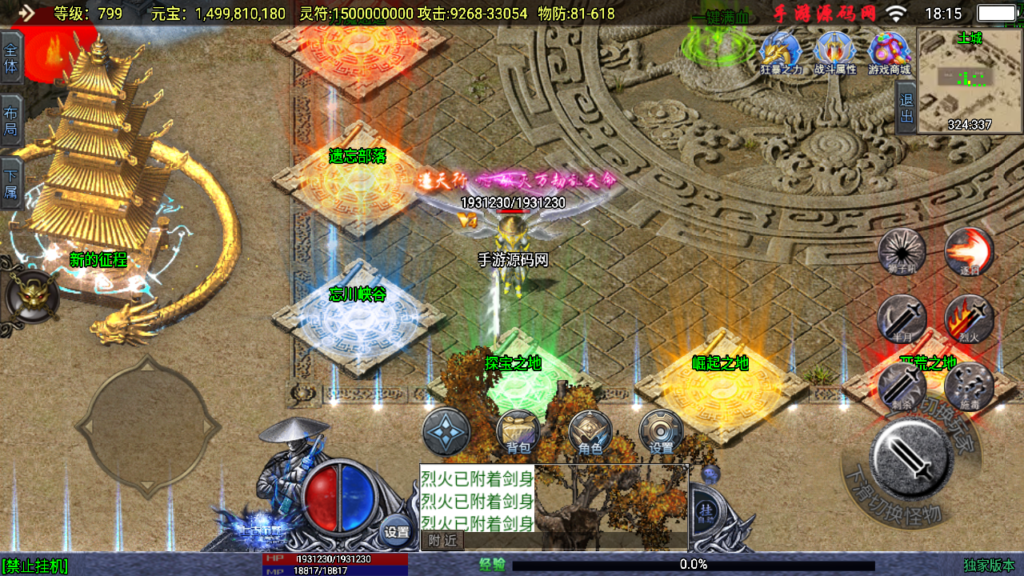Cast the 狮子吼 lion roar skill
Viewport: 1024px width, 576px height.
click(x=901, y=252)
